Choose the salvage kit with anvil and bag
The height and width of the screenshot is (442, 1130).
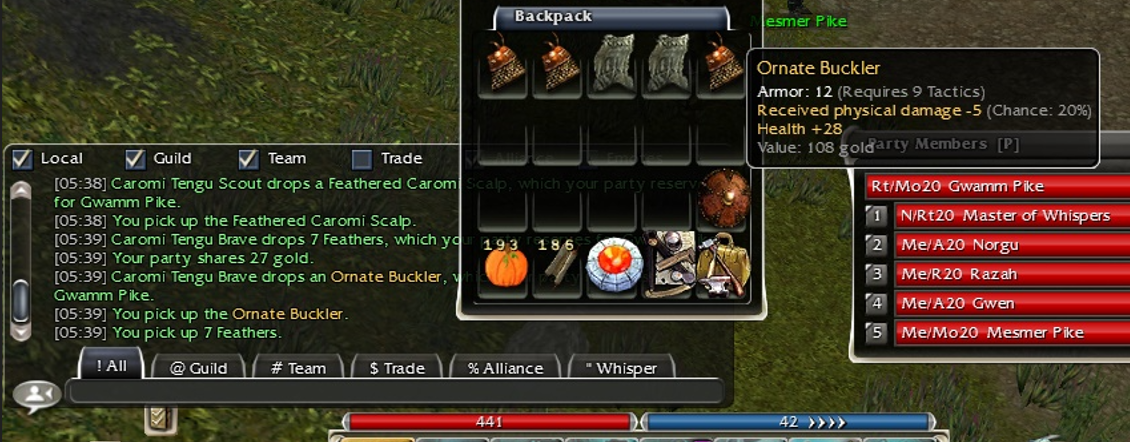pos(722,266)
